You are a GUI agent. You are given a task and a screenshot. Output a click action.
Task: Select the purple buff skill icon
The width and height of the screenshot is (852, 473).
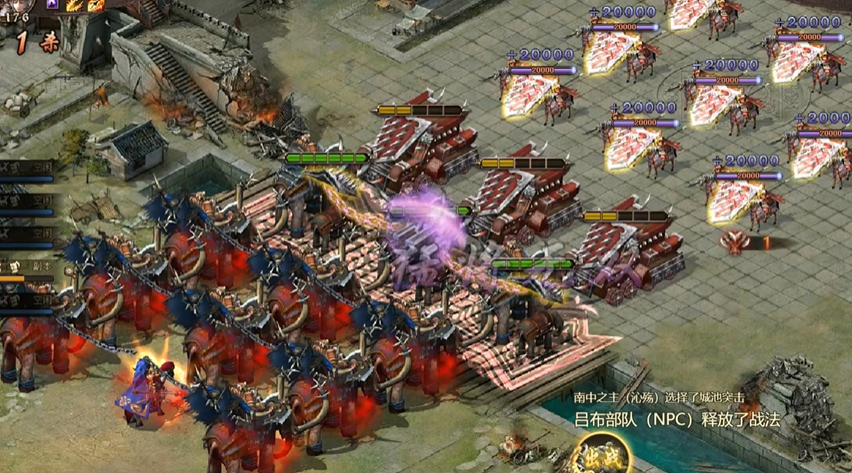52,5
